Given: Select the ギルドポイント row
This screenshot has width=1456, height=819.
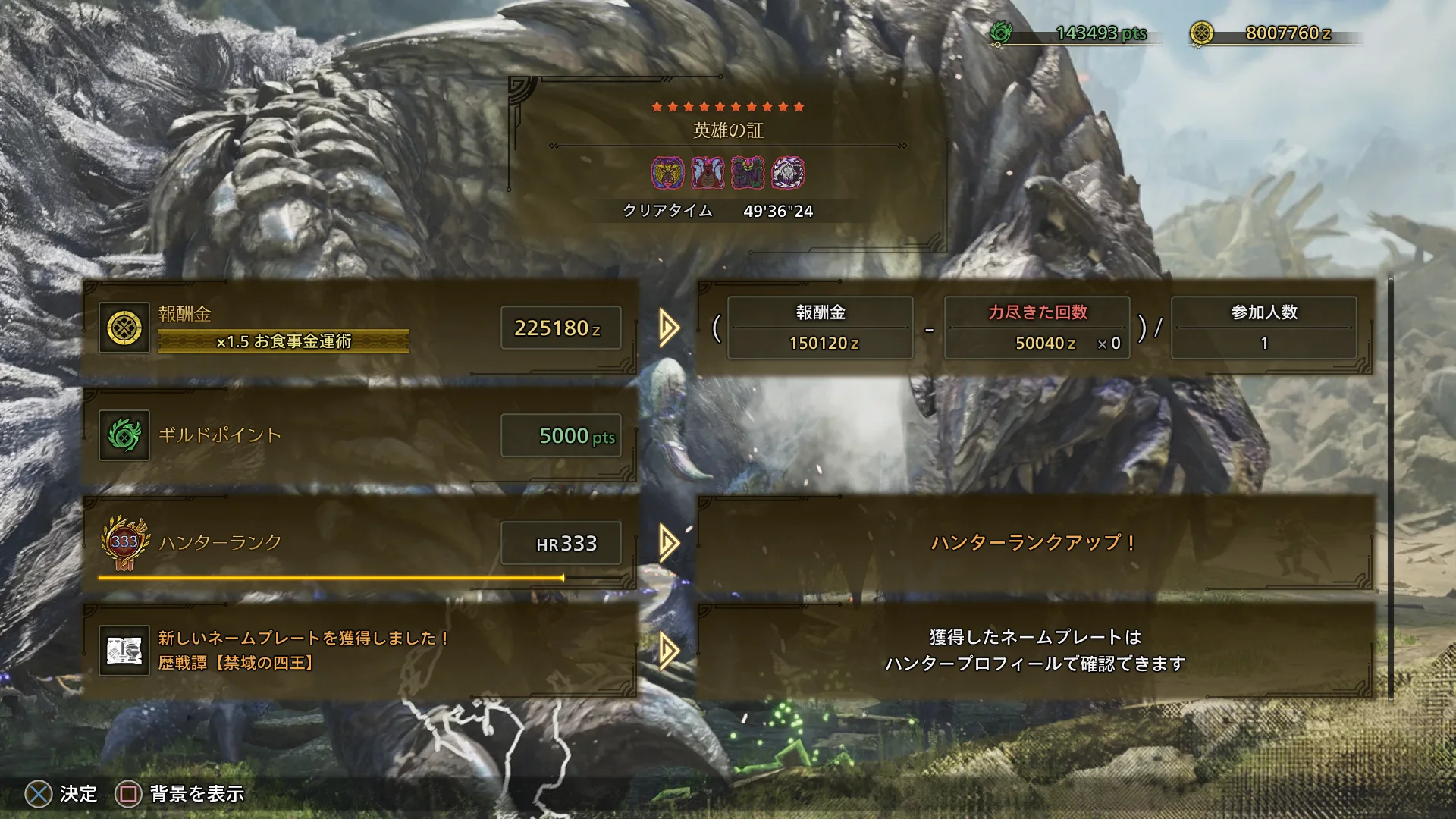Looking at the screenshot, I should tap(360, 435).
